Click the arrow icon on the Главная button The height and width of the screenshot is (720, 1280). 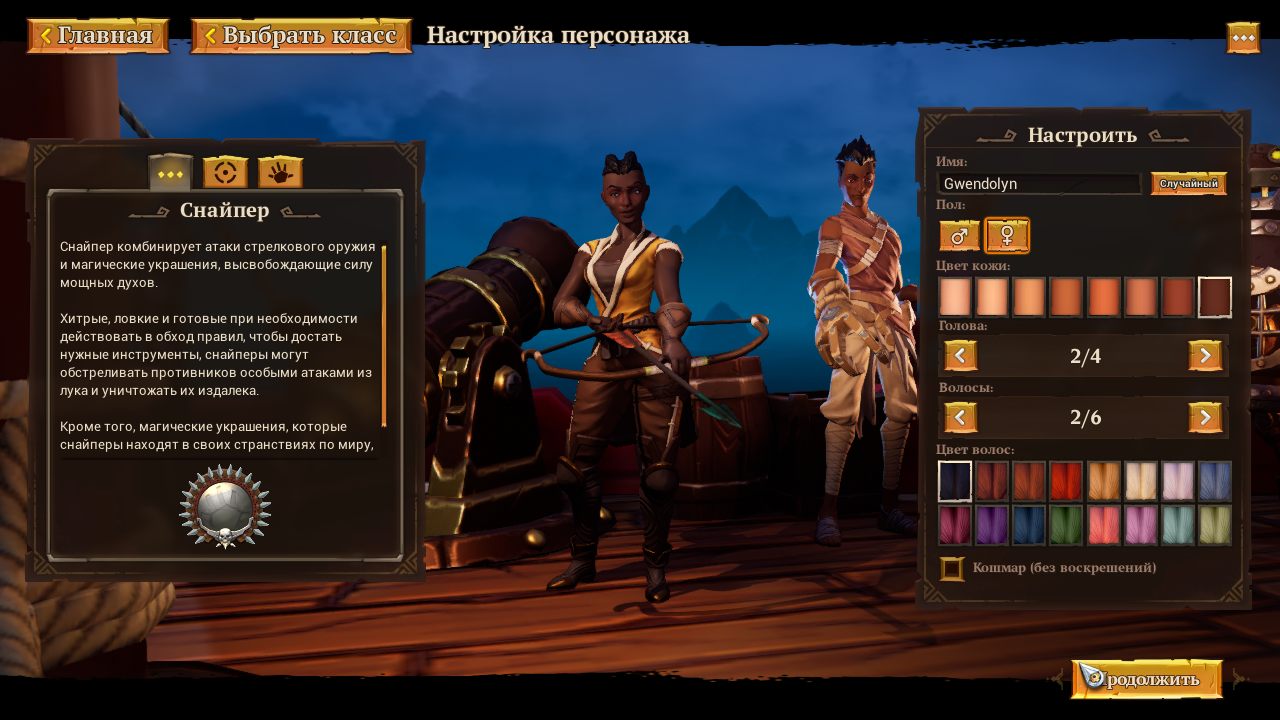(45, 33)
